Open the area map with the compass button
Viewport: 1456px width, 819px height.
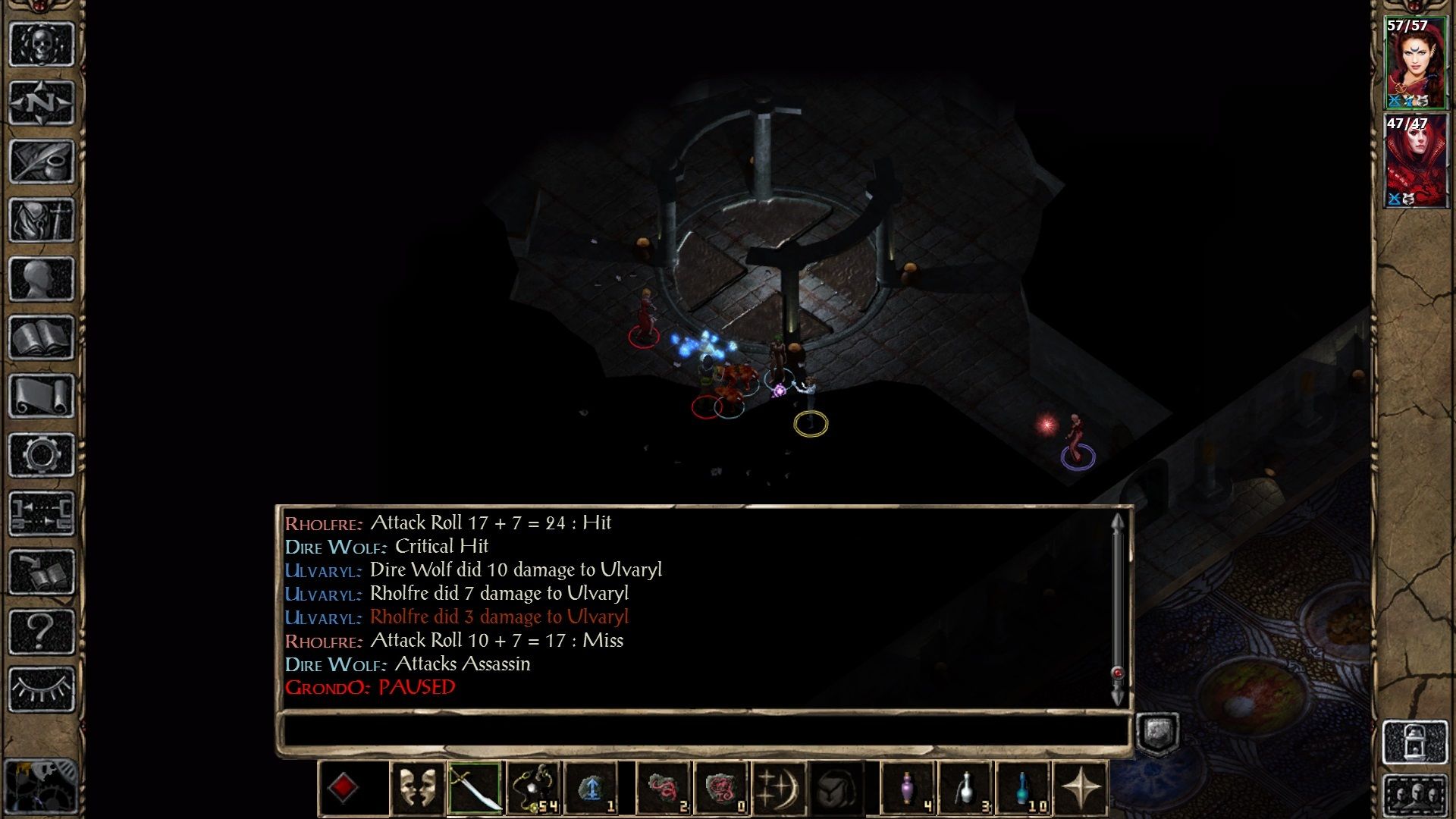pos(42,102)
